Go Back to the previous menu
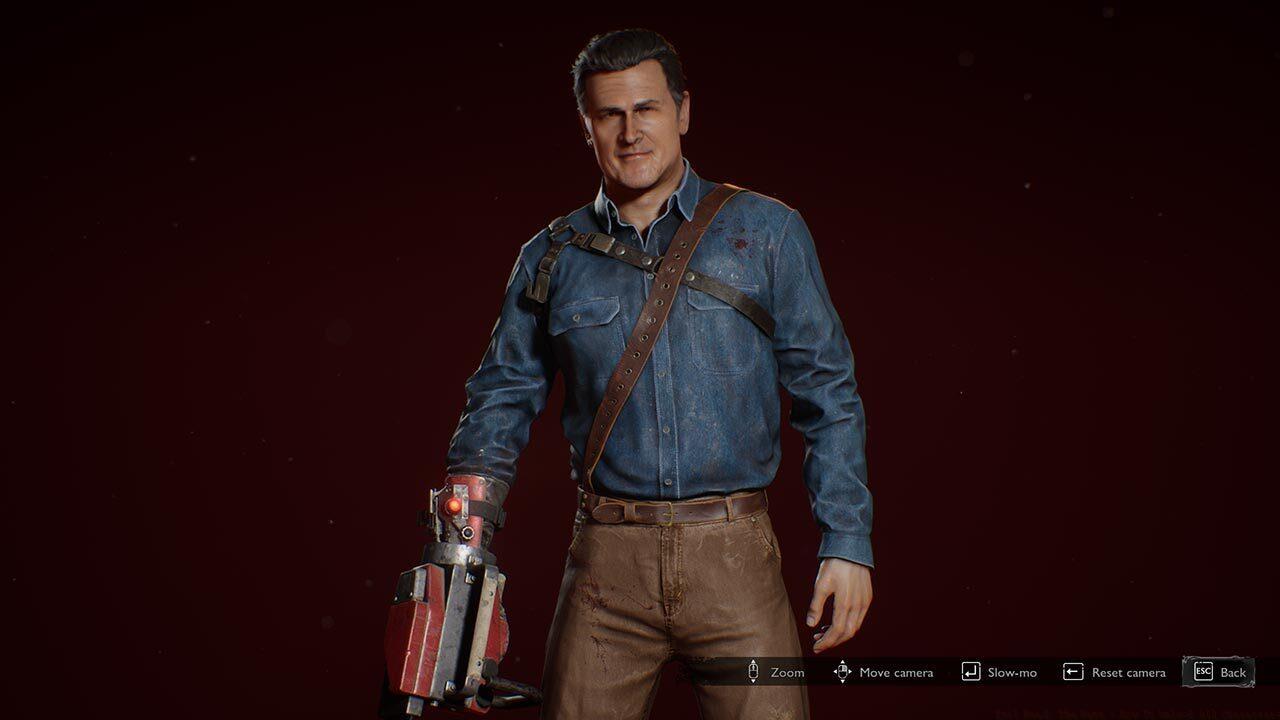 tap(1232, 672)
